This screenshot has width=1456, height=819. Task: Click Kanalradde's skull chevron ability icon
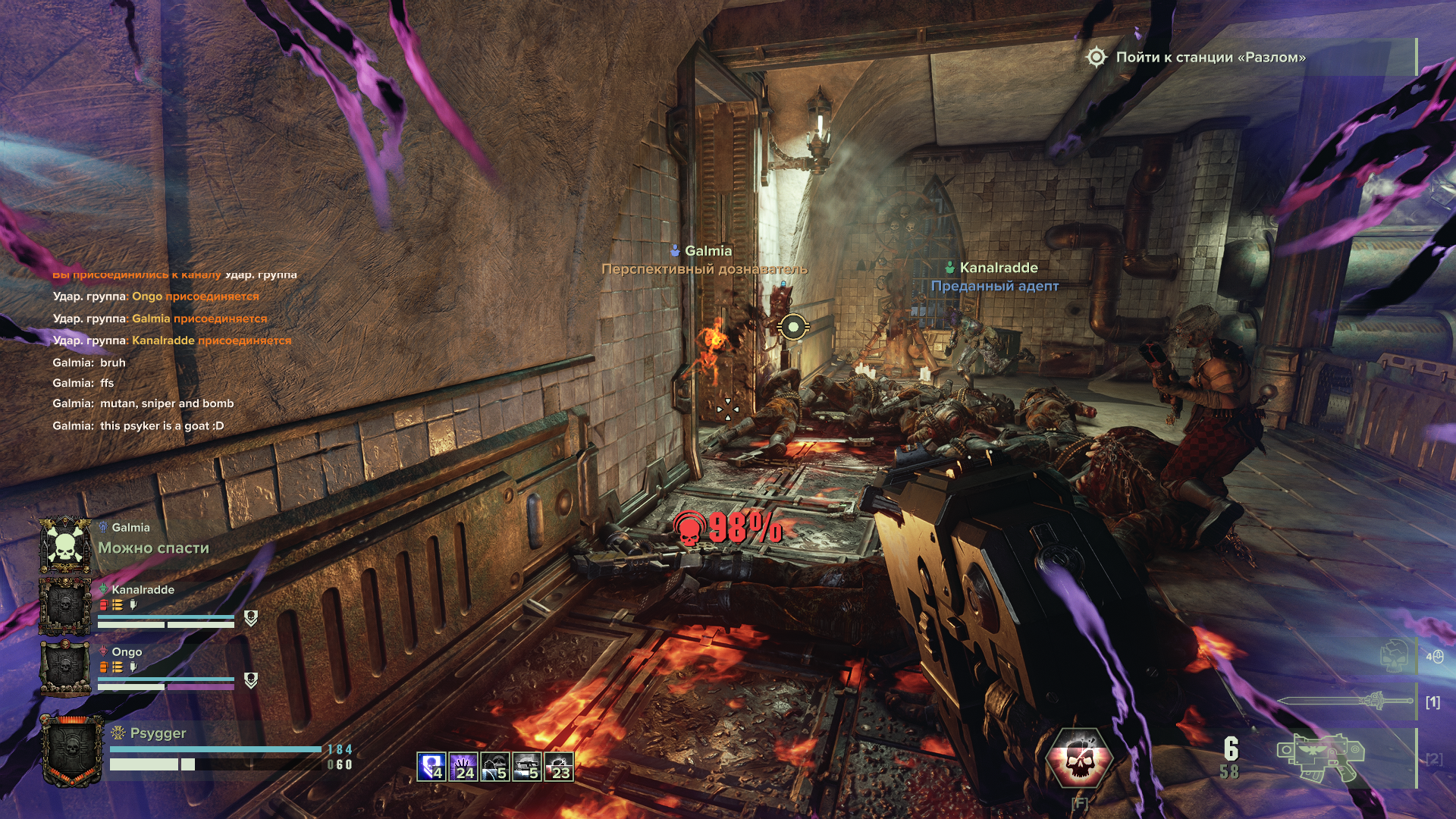pos(251,618)
